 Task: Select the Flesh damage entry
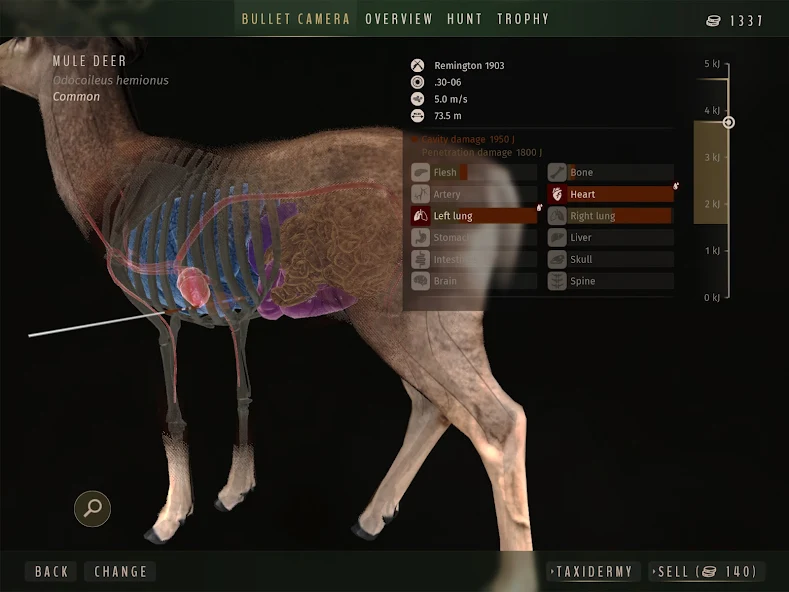pyautogui.click(x=473, y=173)
